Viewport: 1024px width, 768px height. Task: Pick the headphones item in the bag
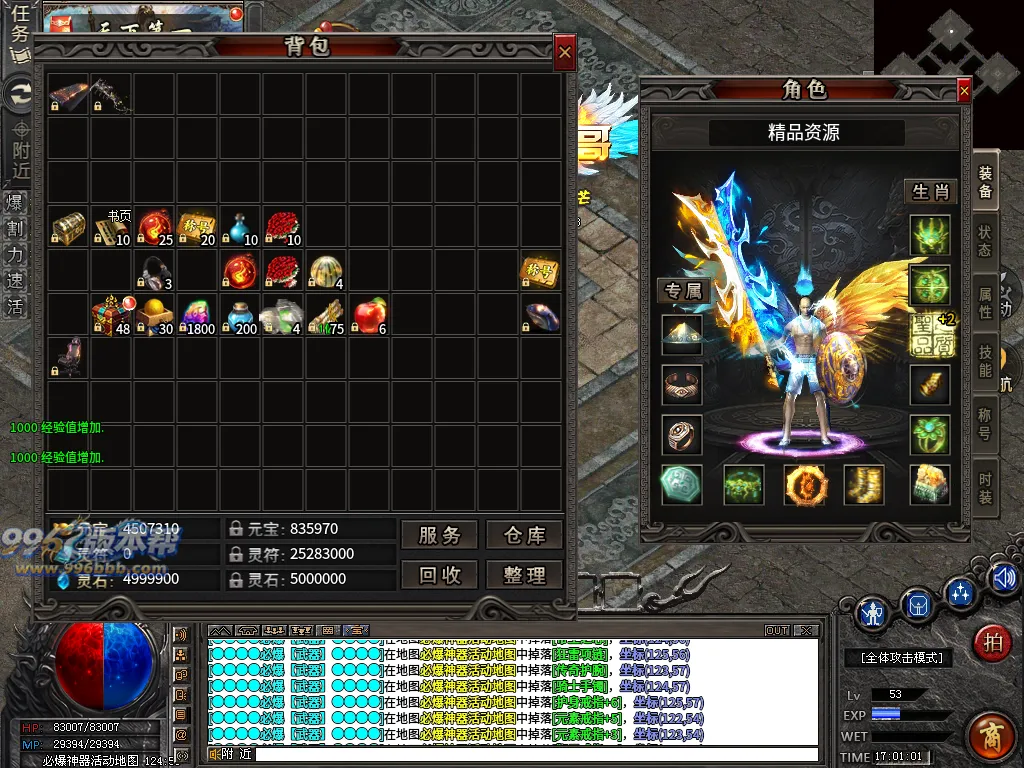click(x=154, y=271)
